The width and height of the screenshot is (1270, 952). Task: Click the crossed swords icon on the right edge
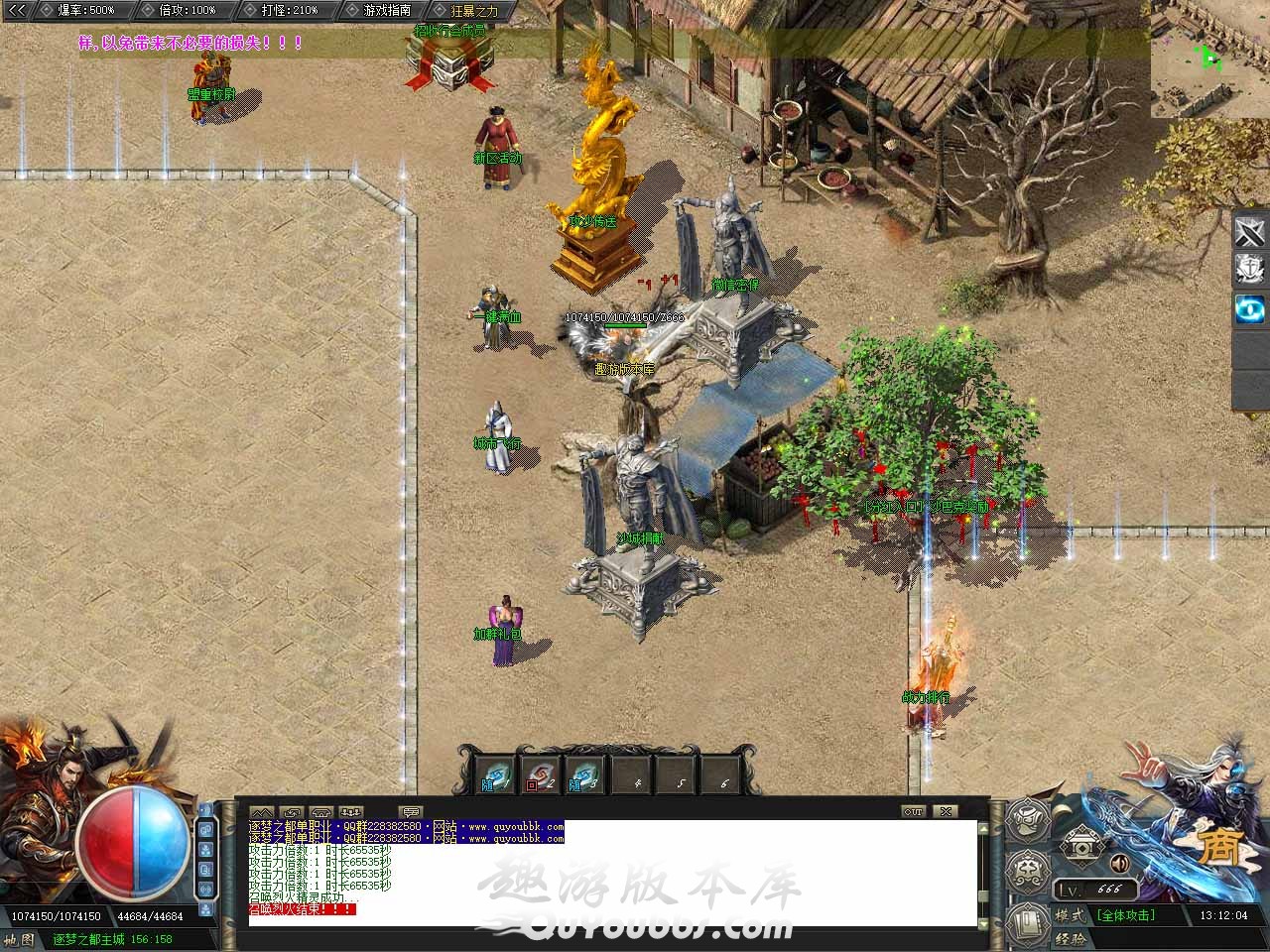tap(1250, 232)
